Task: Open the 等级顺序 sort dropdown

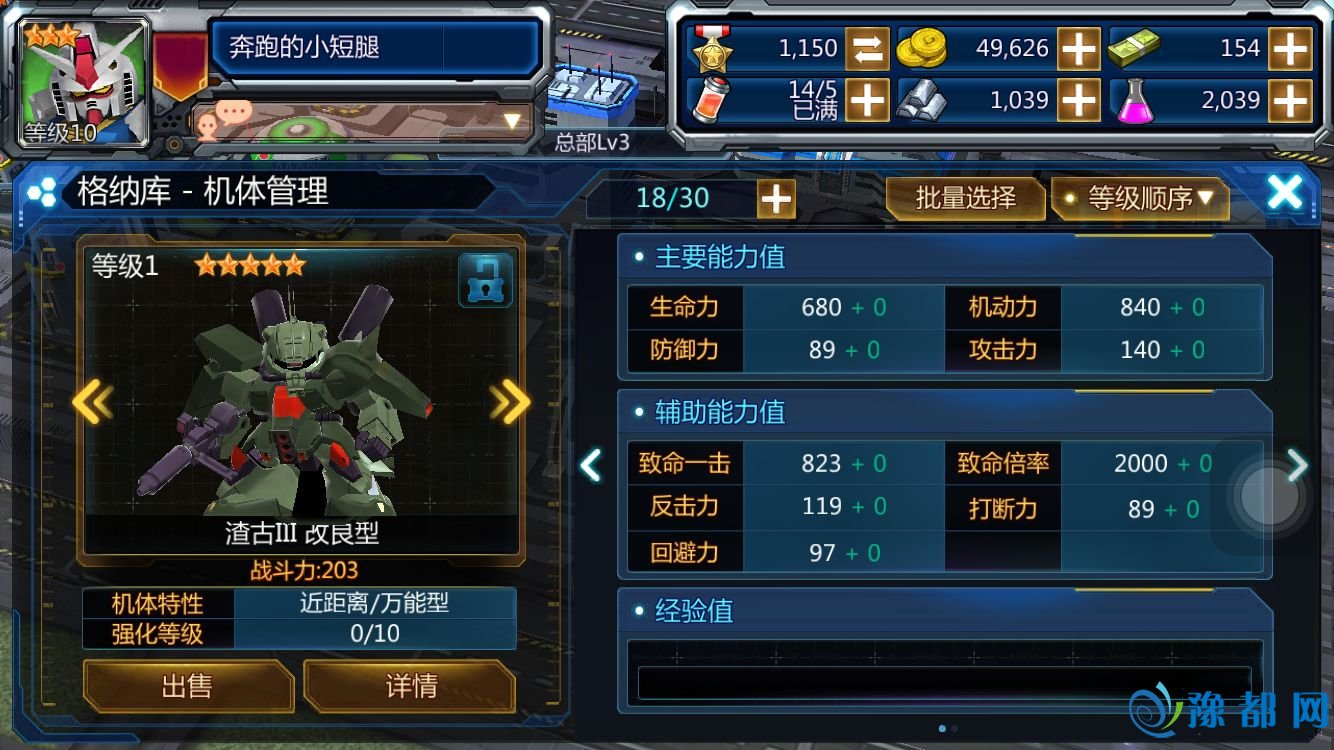Action: (1140, 198)
